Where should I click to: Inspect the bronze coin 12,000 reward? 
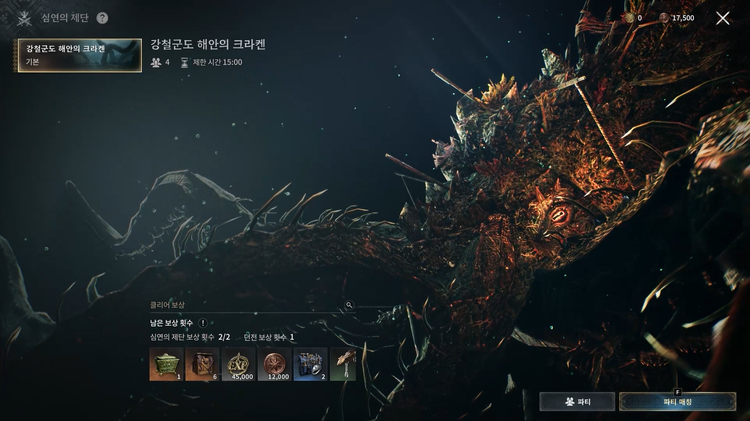274,365
